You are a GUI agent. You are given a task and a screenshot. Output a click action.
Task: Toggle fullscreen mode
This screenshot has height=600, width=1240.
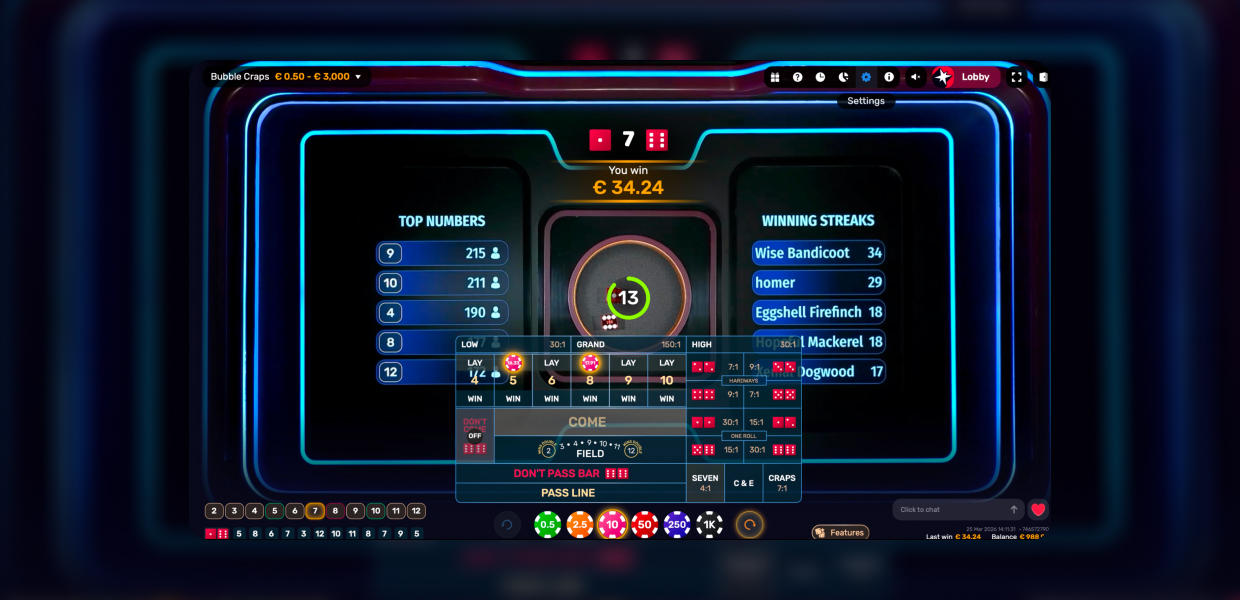point(1017,77)
